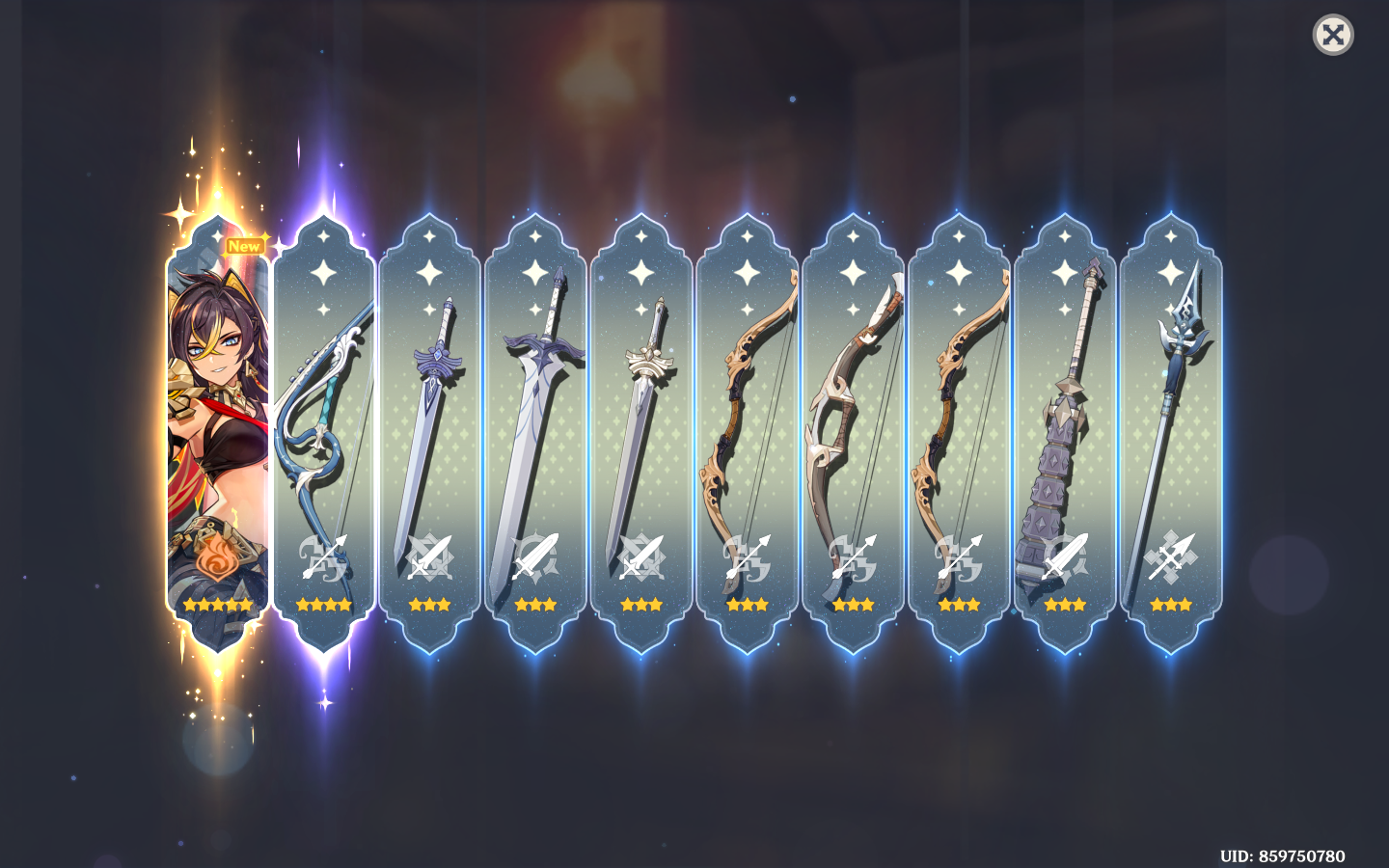Click the three-star rating on the last card
1389x868 pixels.
tap(1172, 604)
